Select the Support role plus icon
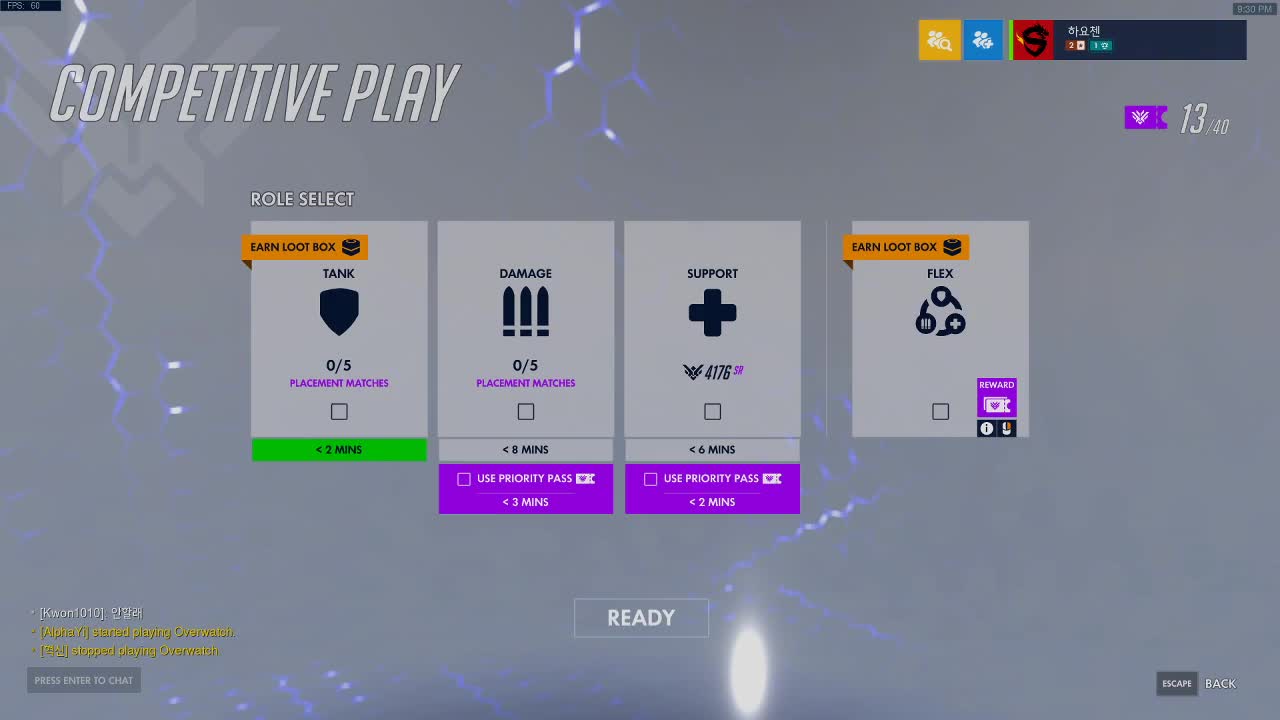Image resolution: width=1280 pixels, height=720 pixels. point(712,311)
